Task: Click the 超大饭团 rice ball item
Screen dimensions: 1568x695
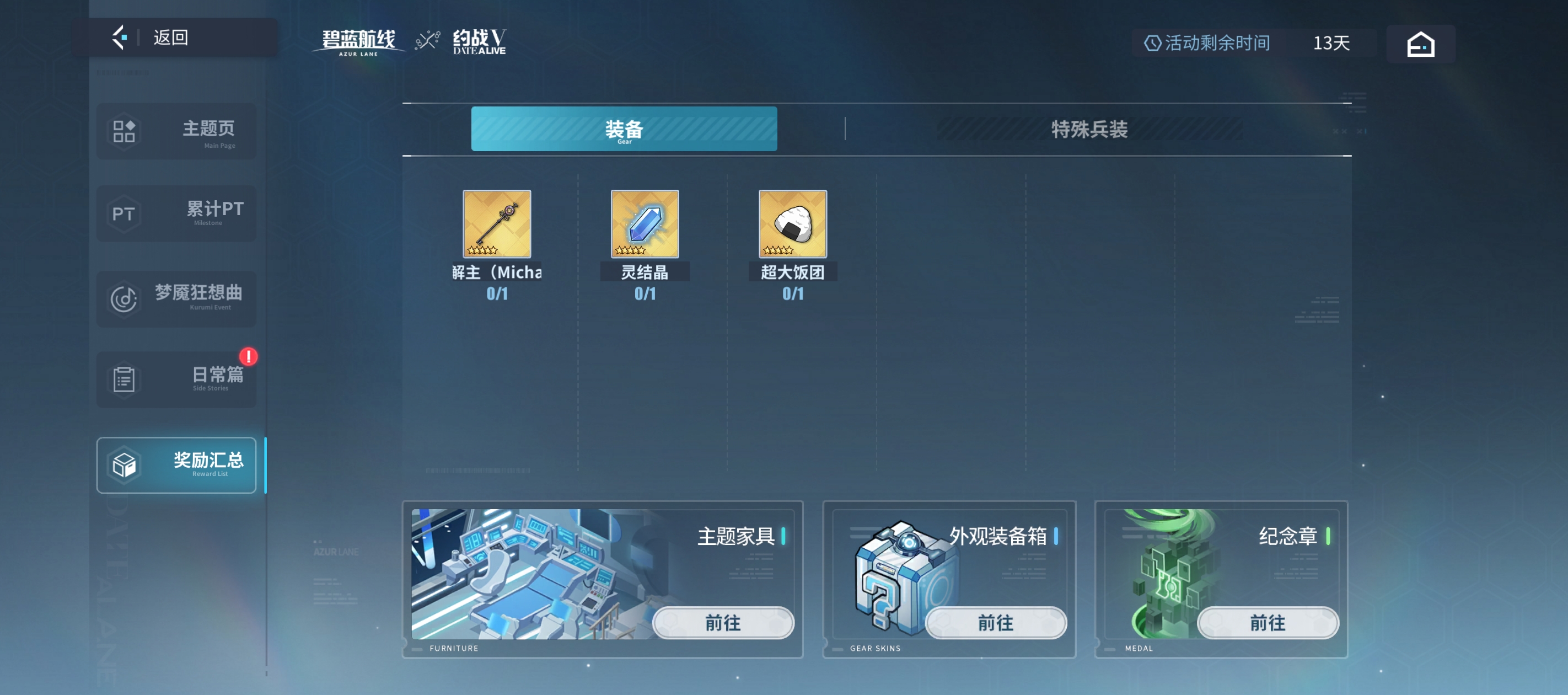Action: pyautogui.click(x=792, y=224)
